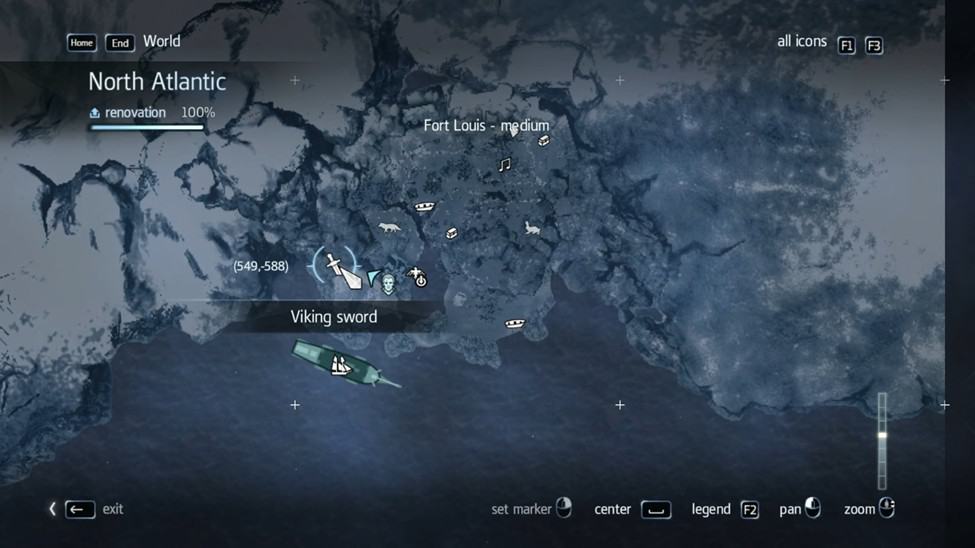This screenshot has height=548, width=975.
Task: Switch to the World map view
Action: tap(161, 42)
